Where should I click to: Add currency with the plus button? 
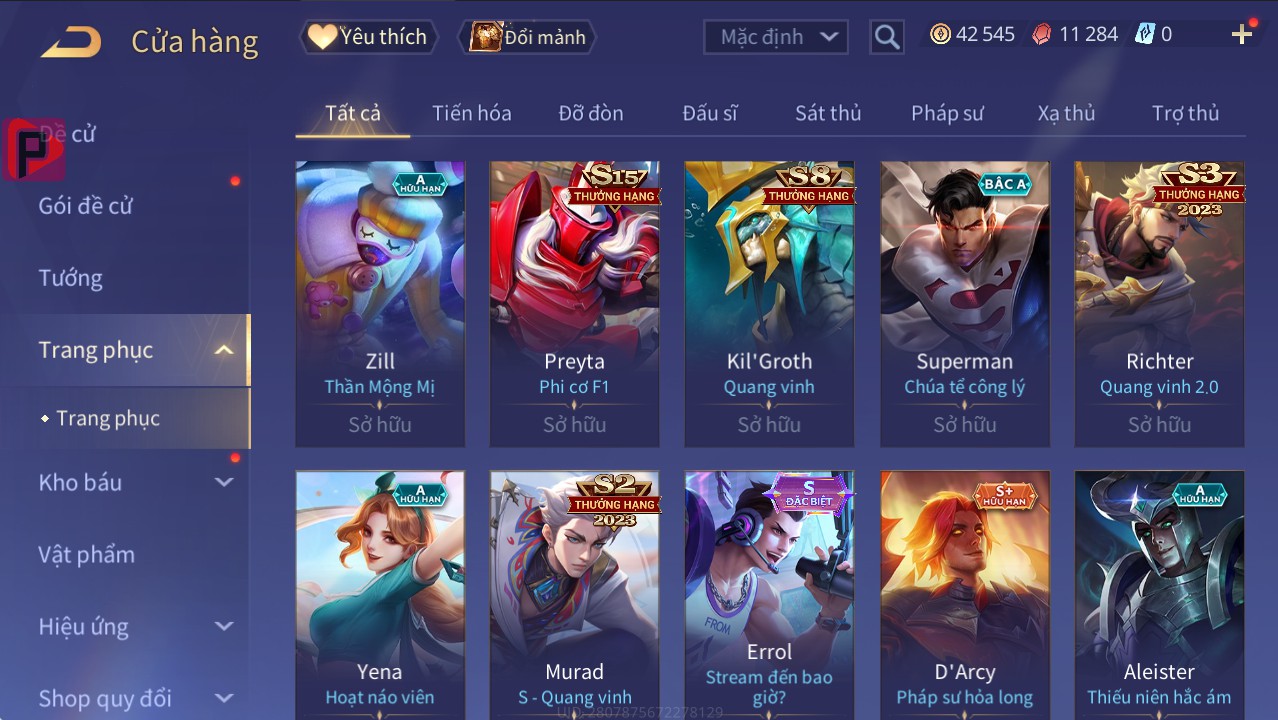coord(1241,35)
